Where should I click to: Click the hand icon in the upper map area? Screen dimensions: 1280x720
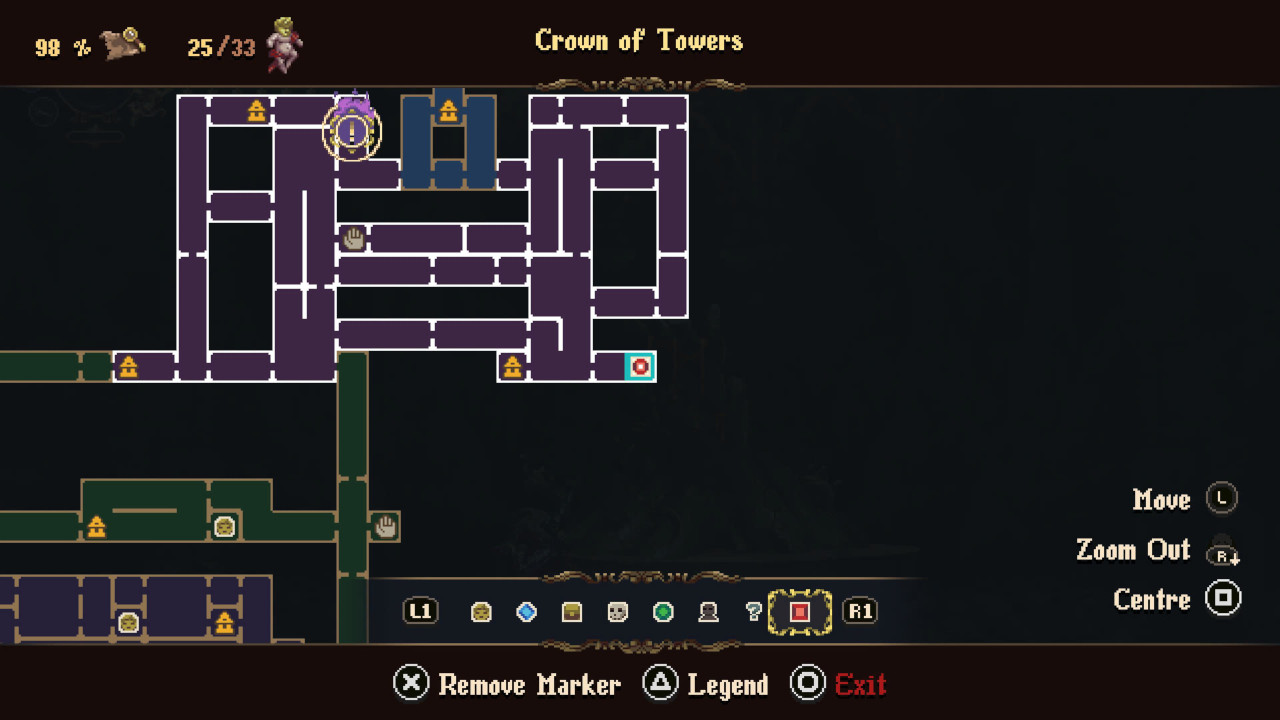pos(354,237)
